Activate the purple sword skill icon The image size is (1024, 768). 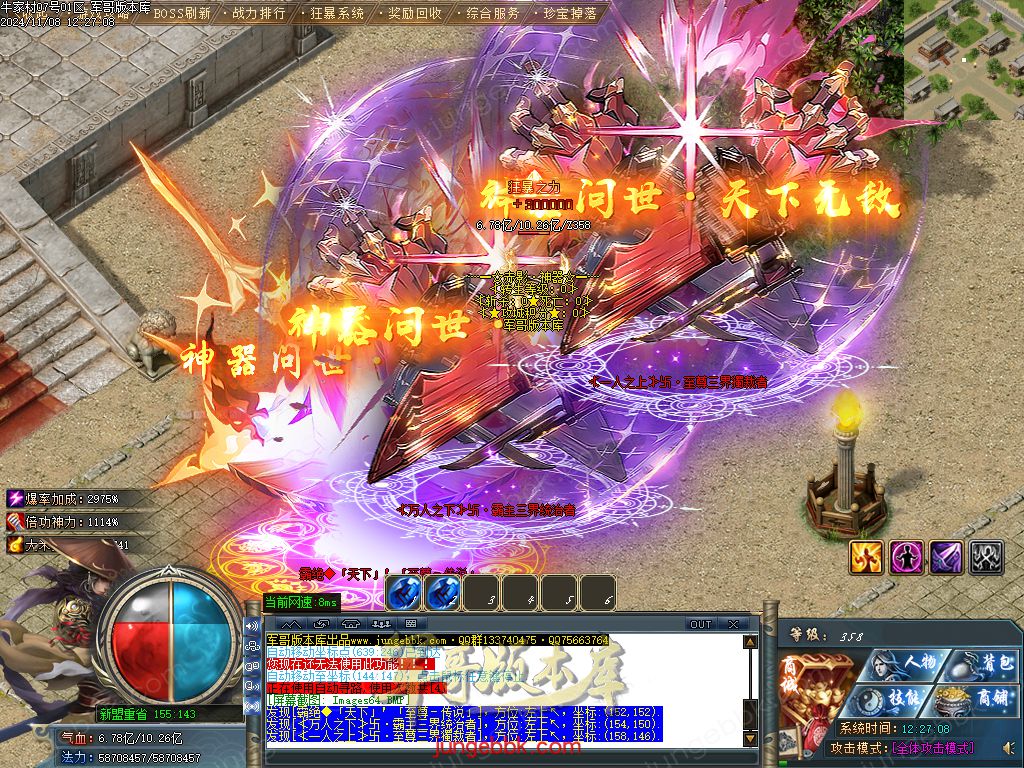(x=946, y=557)
